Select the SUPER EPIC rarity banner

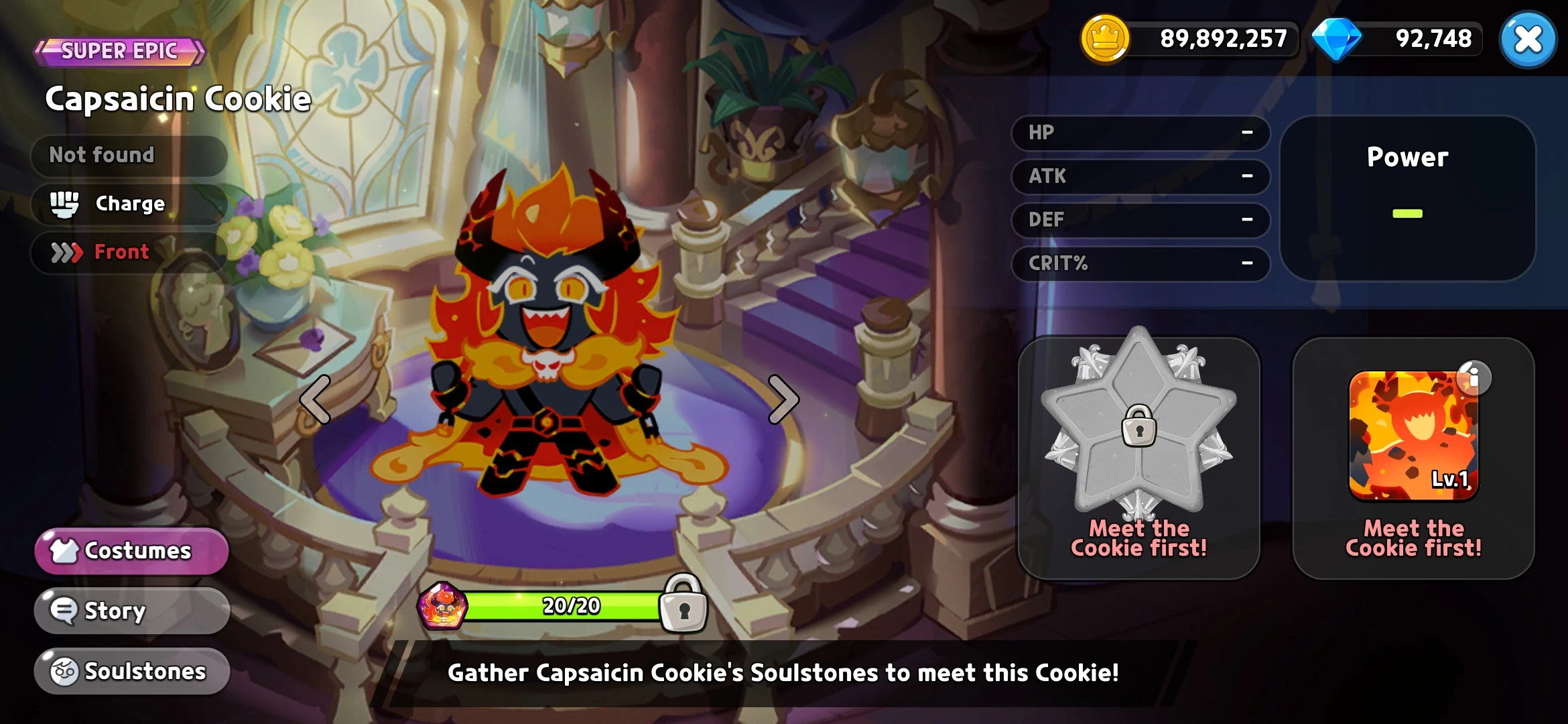point(118,50)
